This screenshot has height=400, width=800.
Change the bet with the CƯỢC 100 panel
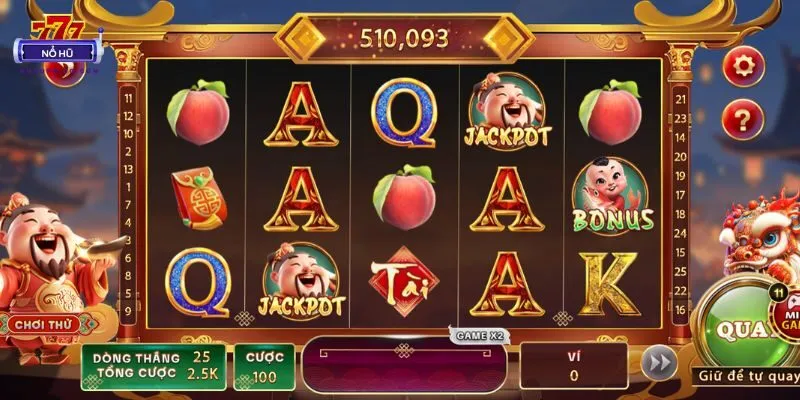click(264, 367)
